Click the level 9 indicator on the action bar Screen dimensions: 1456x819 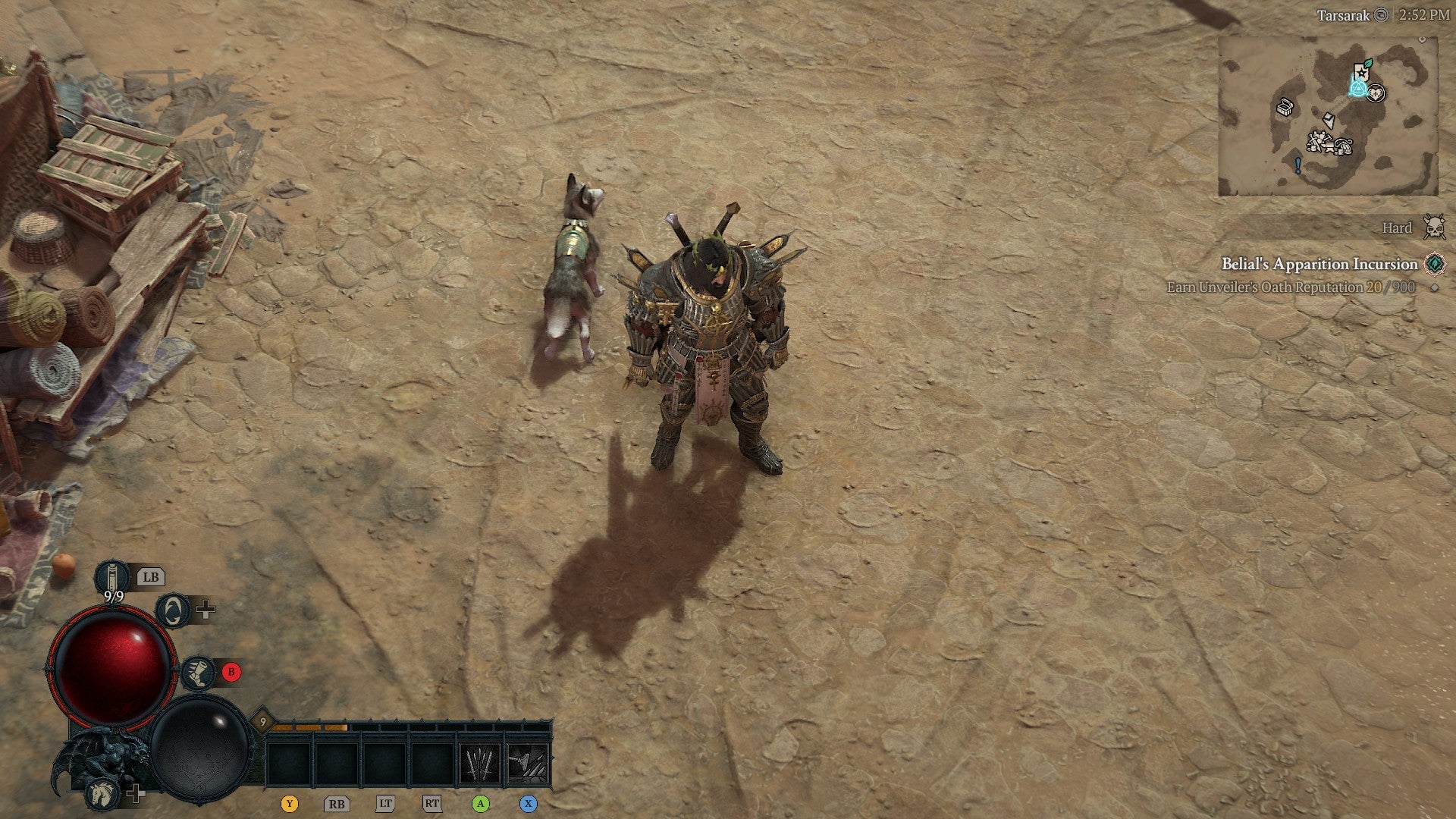coord(262,721)
